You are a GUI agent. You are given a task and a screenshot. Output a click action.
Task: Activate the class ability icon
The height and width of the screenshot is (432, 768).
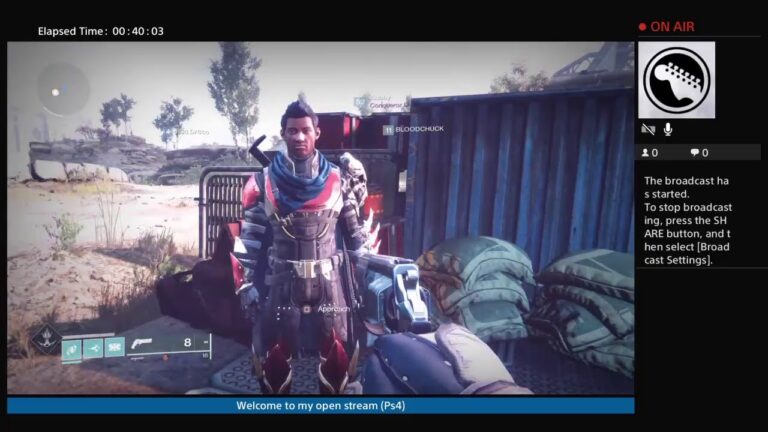click(114, 348)
